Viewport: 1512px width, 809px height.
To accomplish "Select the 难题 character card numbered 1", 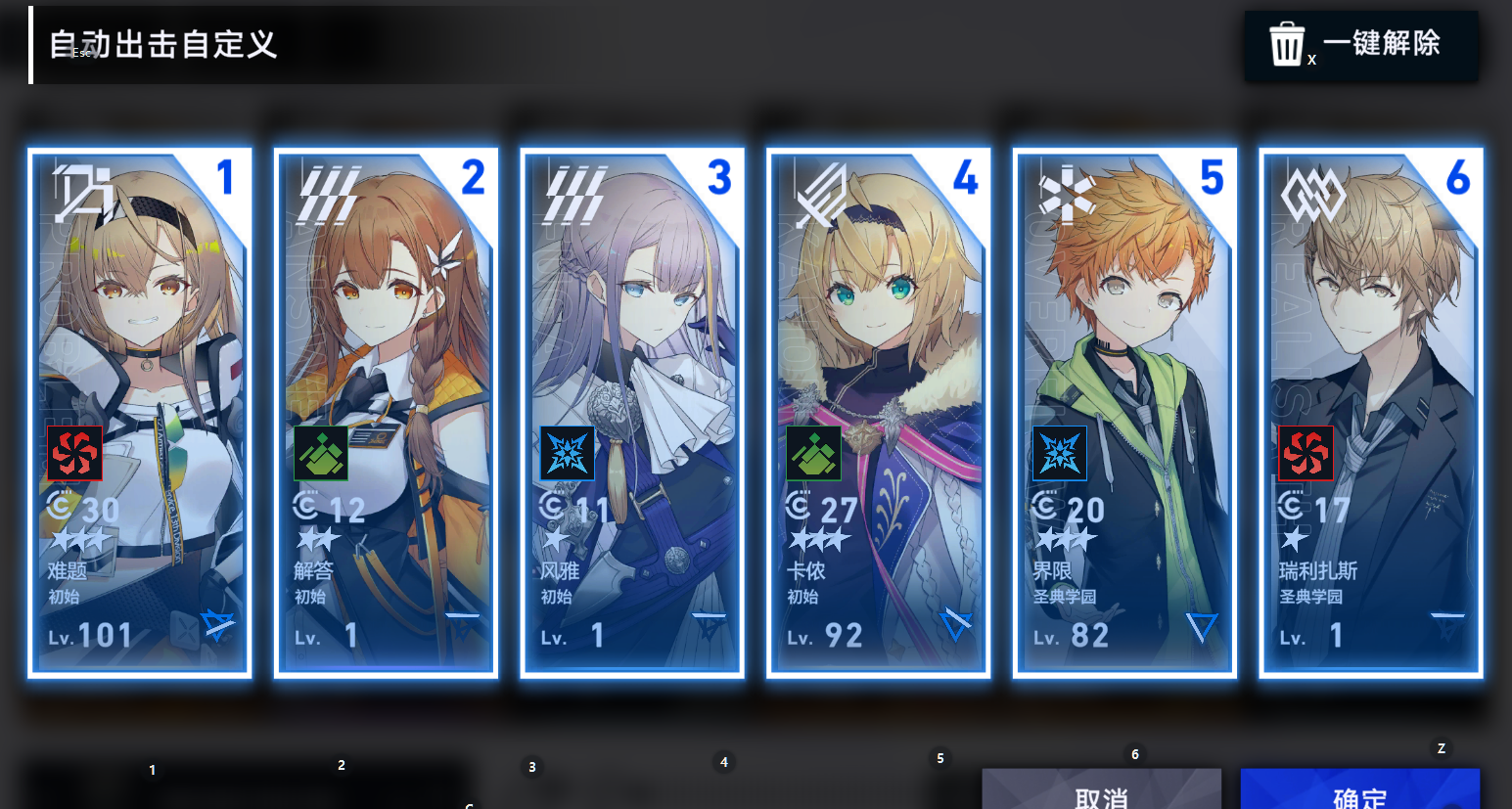I will coord(140,412).
